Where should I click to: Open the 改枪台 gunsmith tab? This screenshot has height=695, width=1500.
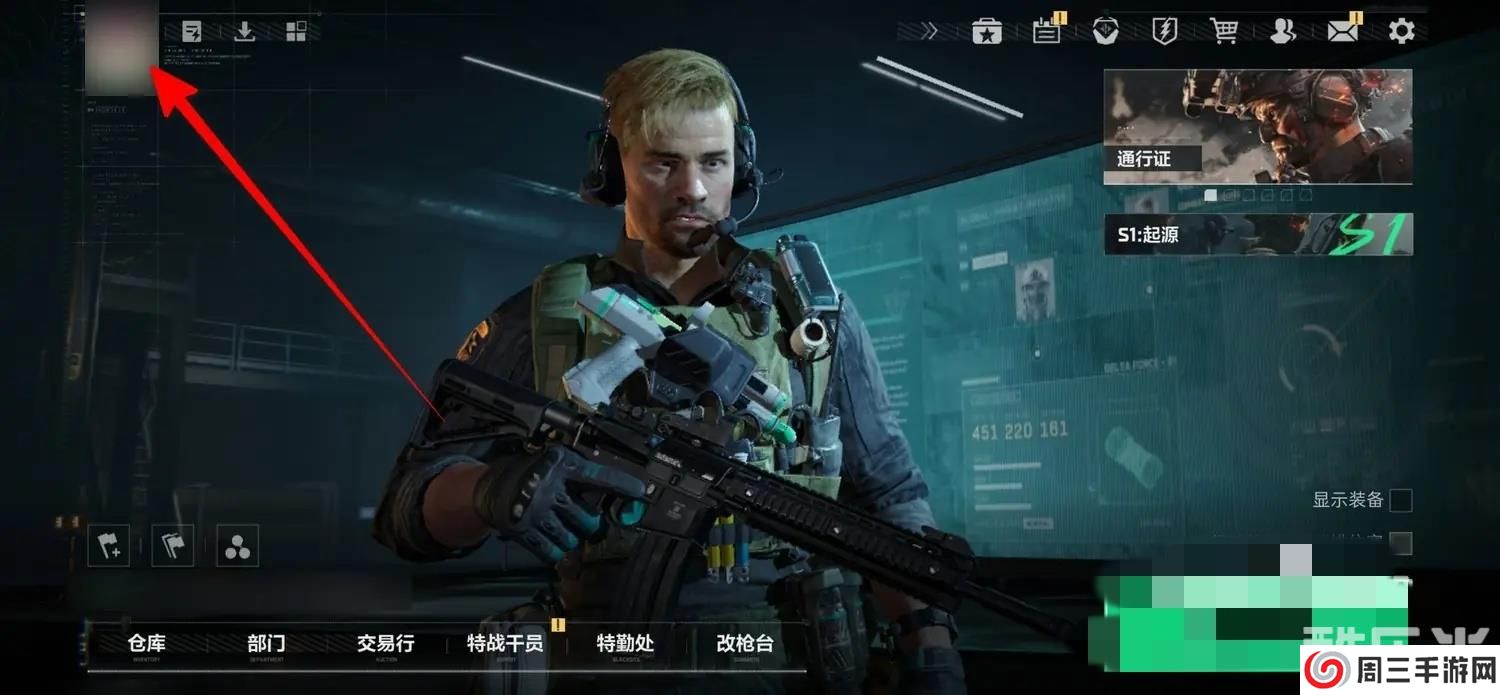(745, 644)
